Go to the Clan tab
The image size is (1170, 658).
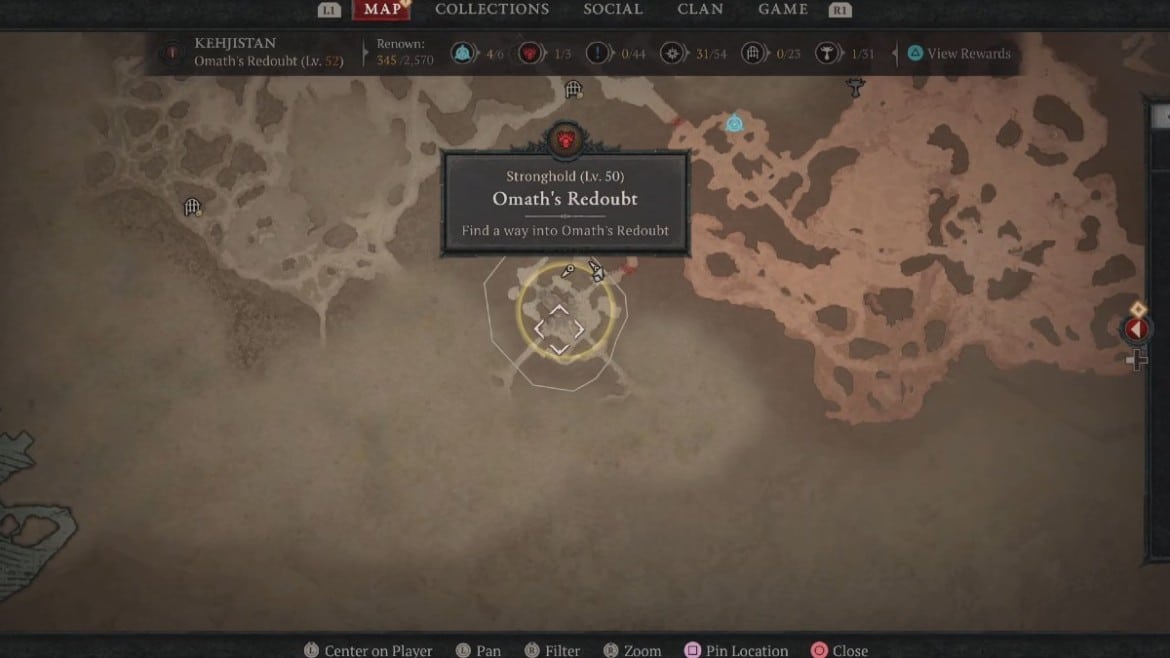coord(700,9)
